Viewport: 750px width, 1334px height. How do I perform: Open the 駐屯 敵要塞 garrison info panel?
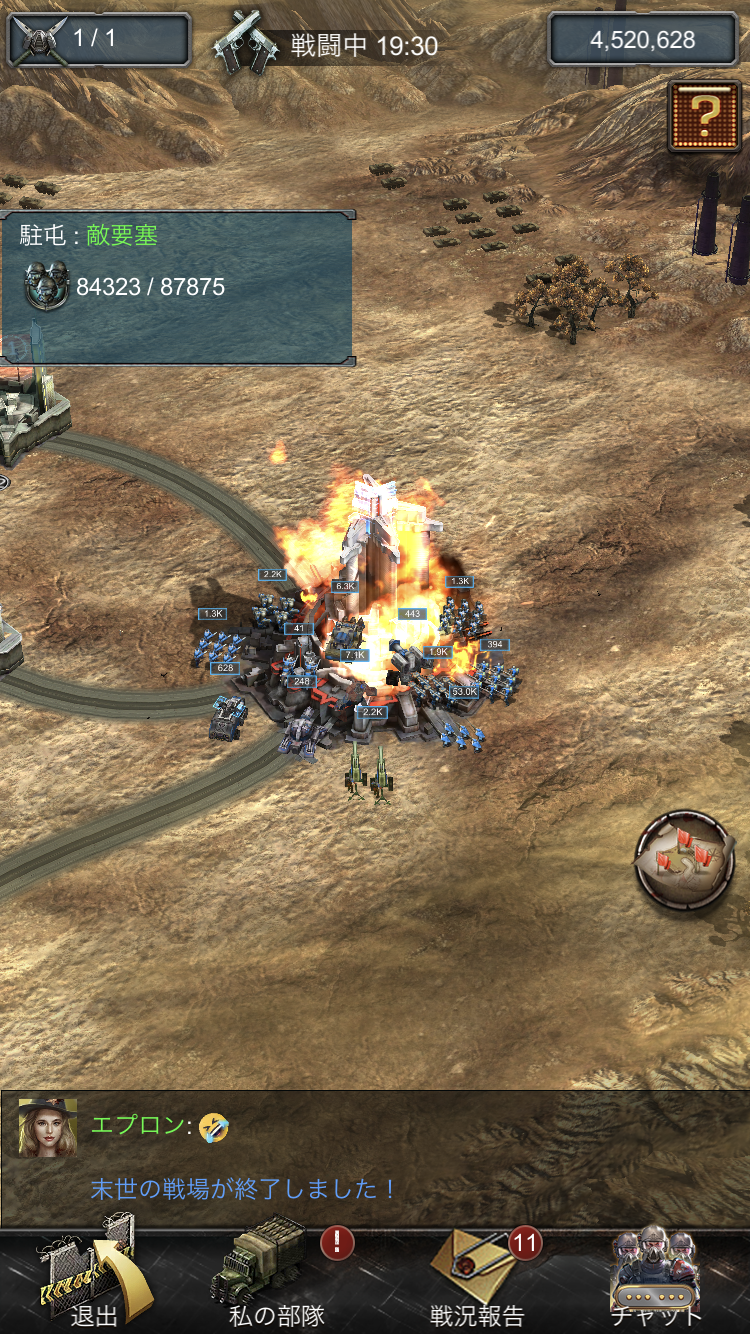pyautogui.click(x=177, y=288)
